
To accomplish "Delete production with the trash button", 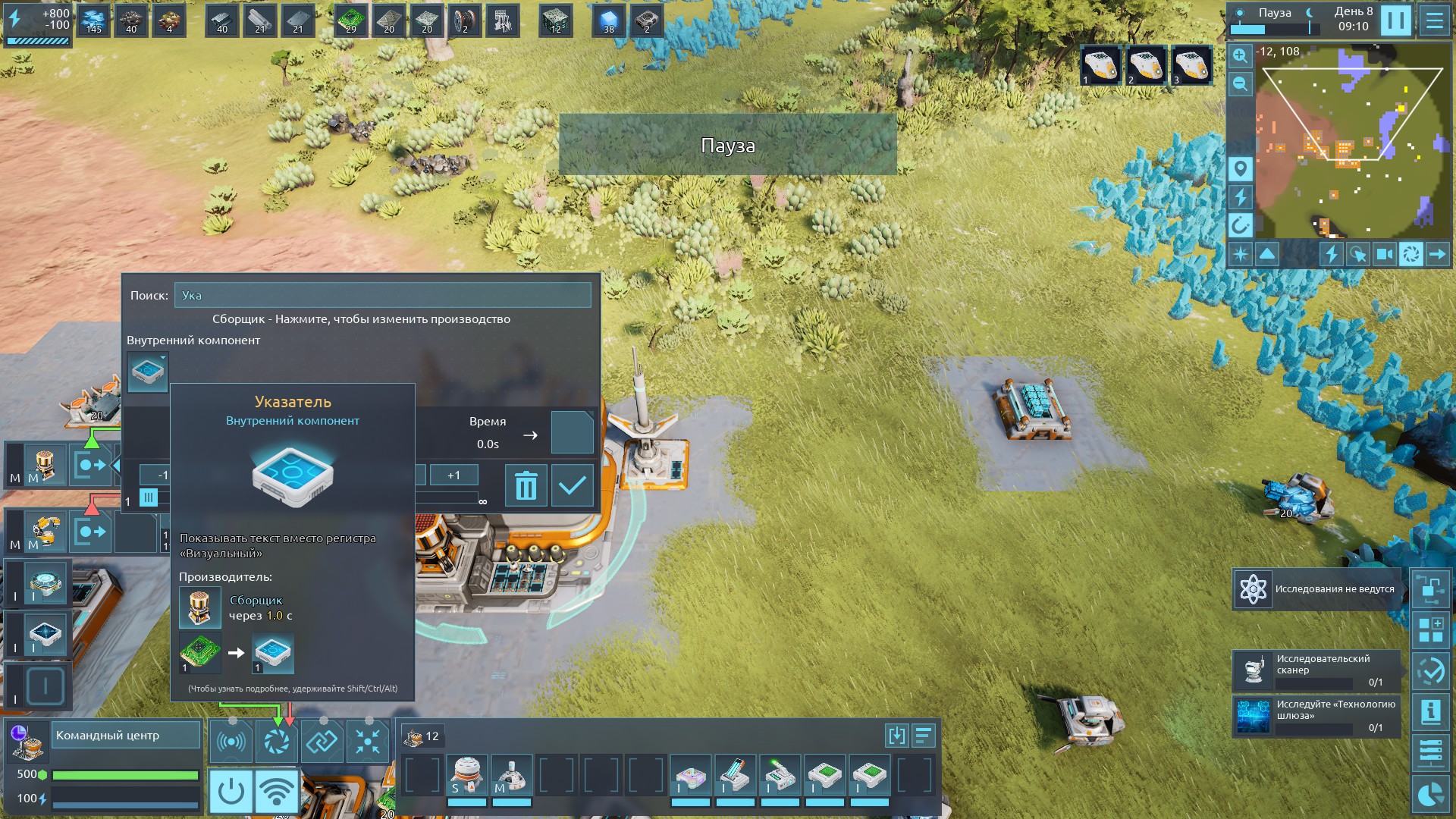I will coord(526,485).
